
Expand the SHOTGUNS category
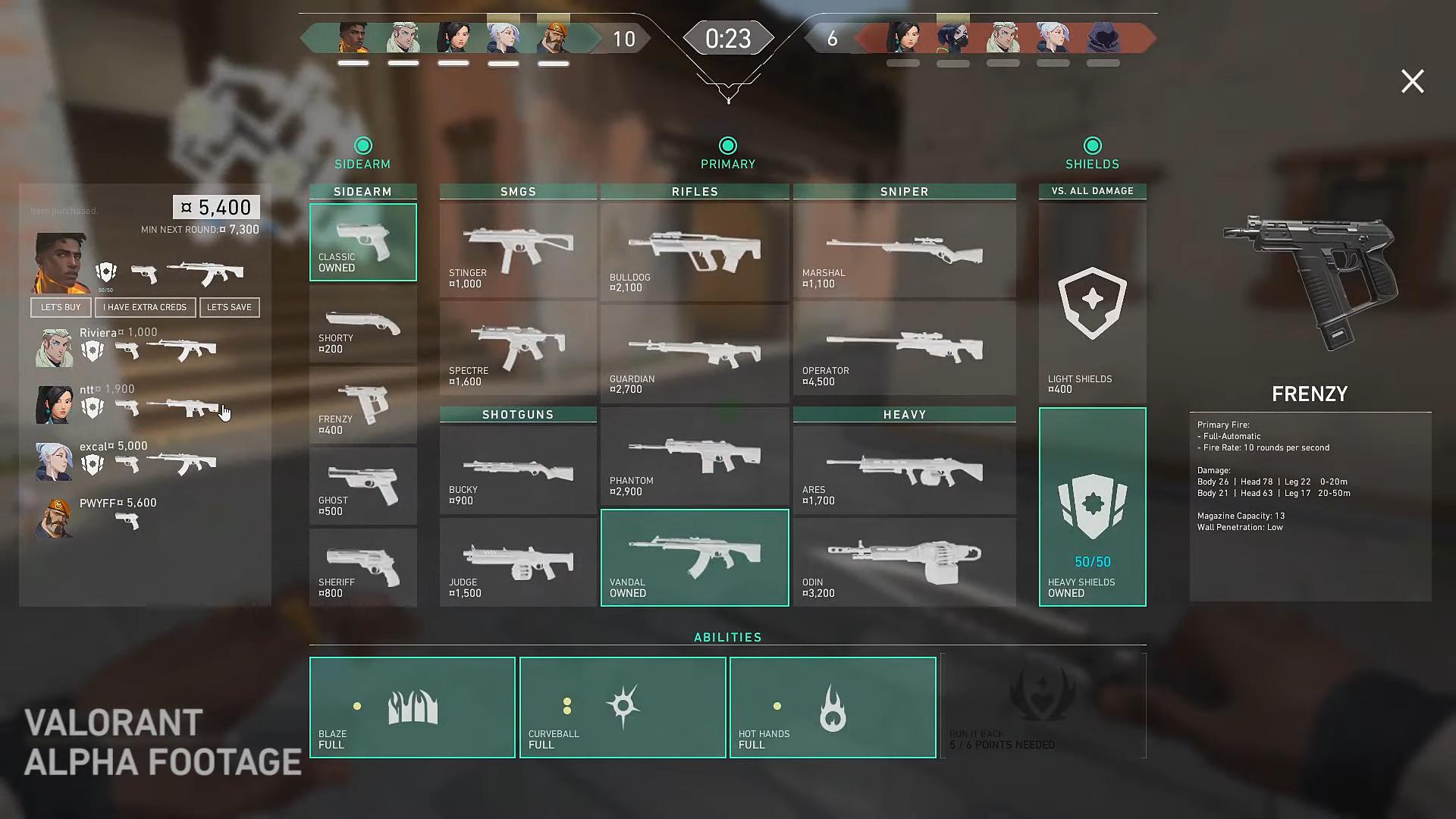pos(518,414)
